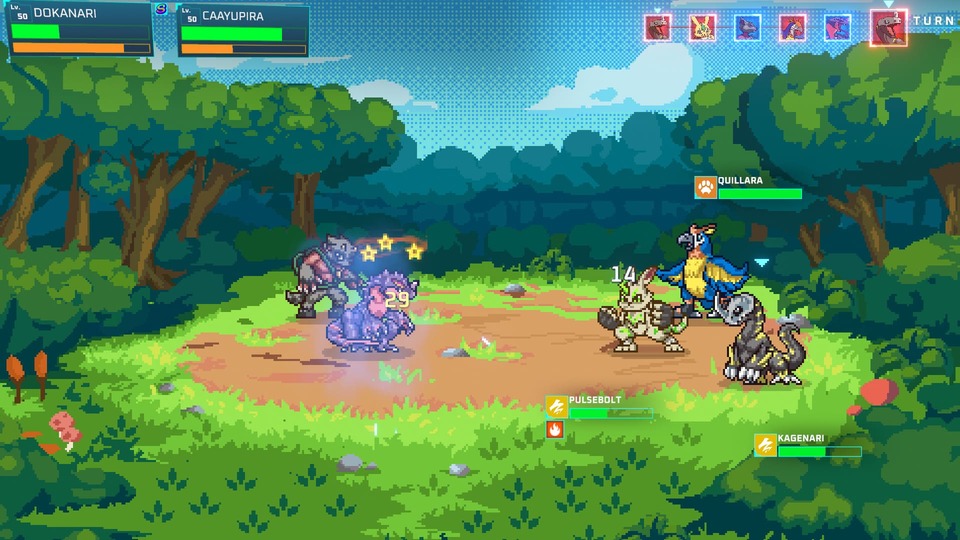Click the purple S badge icon
The height and width of the screenshot is (540, 960).
tap(162, 9)
